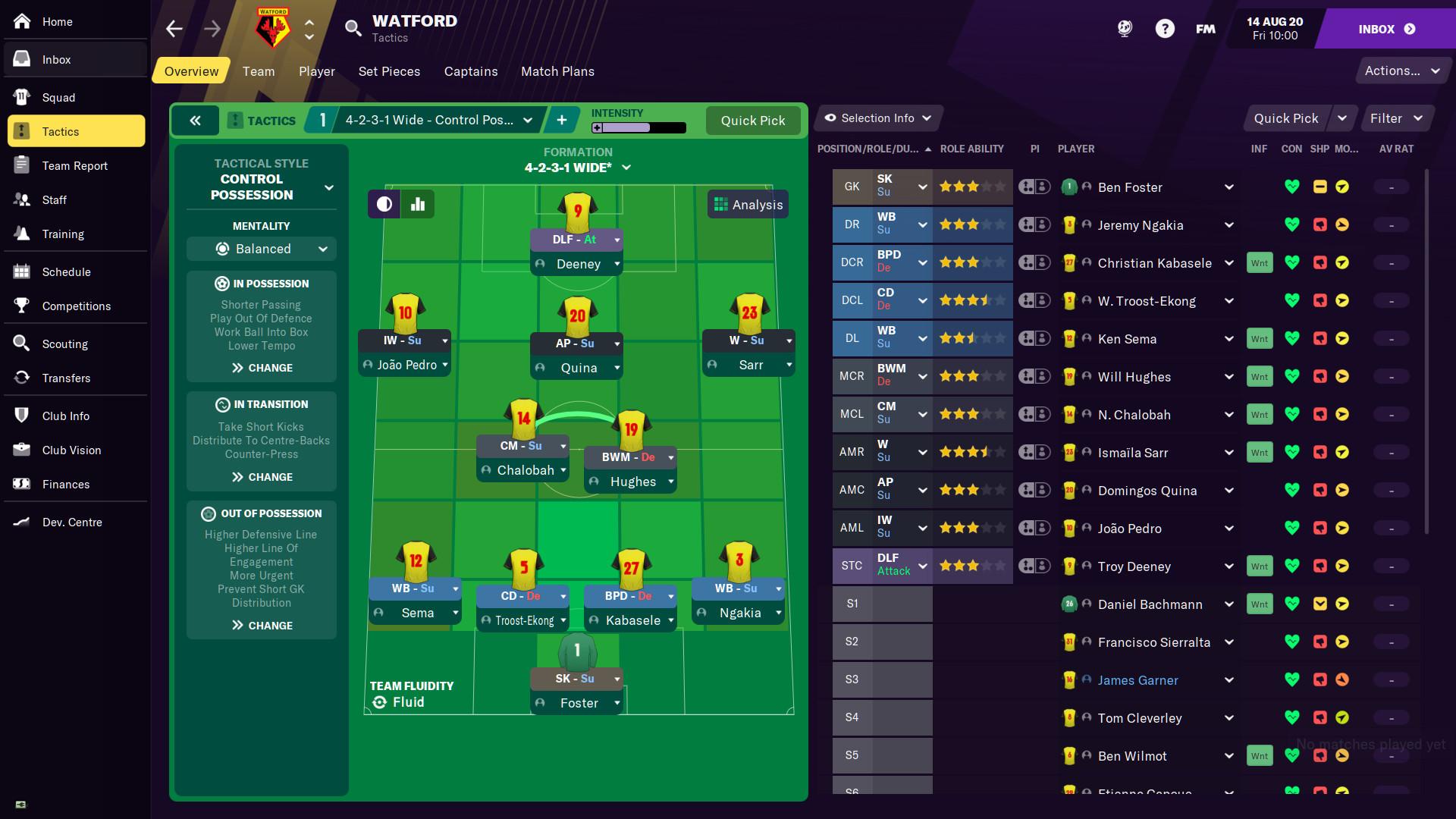The height and width of the screenshot is (819, 1456).
Task: Expand Ben Foster's row chevron
Action: pyautogui.click(x=1229, y=187)
